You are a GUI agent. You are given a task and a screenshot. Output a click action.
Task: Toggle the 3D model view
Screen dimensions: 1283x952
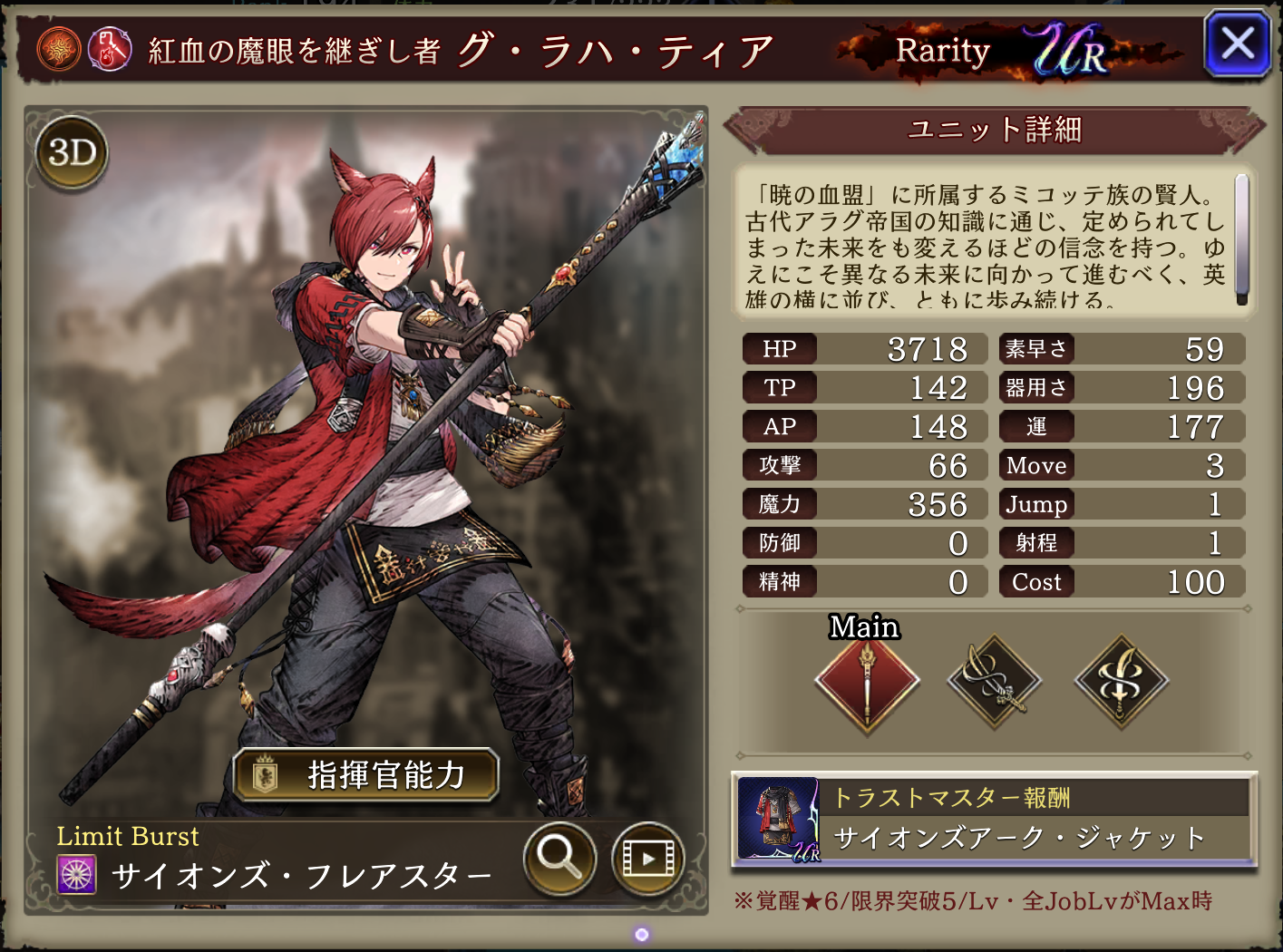(72, 152)
